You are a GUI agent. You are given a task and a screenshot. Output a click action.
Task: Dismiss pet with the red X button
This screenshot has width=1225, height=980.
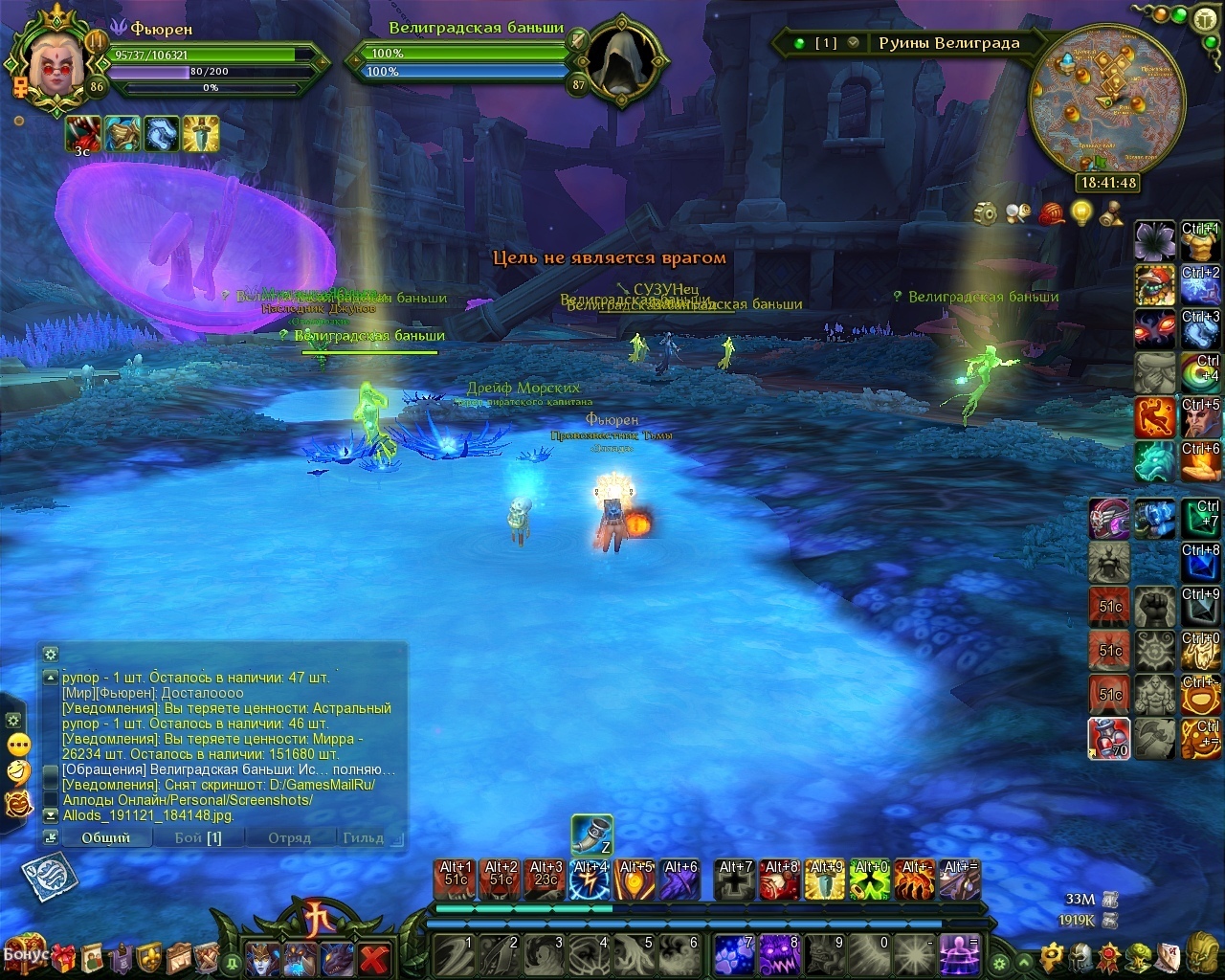(374, 957)
